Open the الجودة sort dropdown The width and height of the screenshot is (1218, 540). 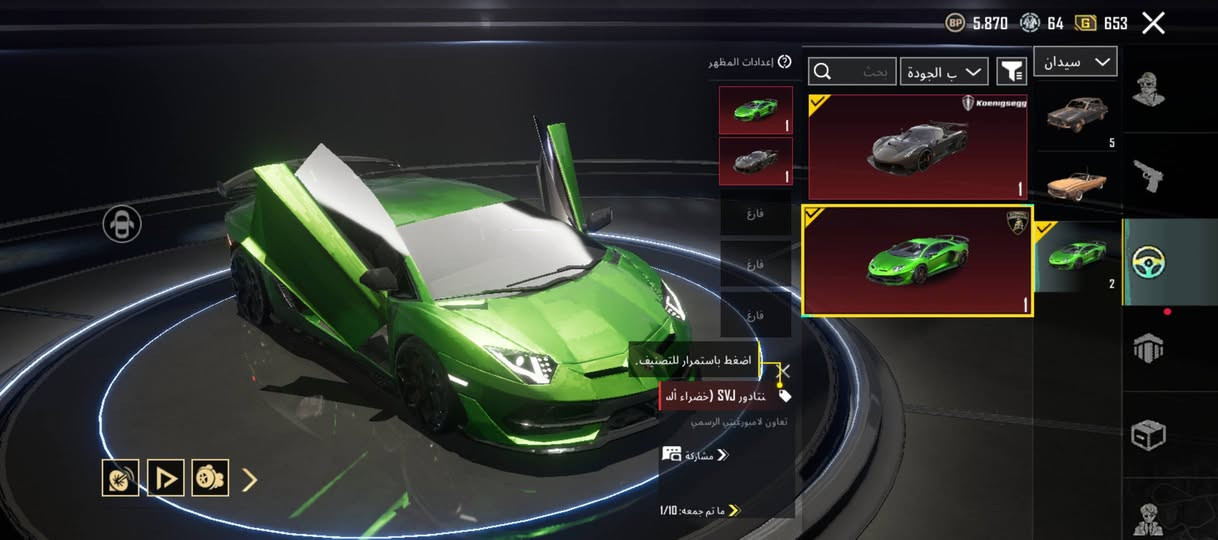tap(944, 71)
